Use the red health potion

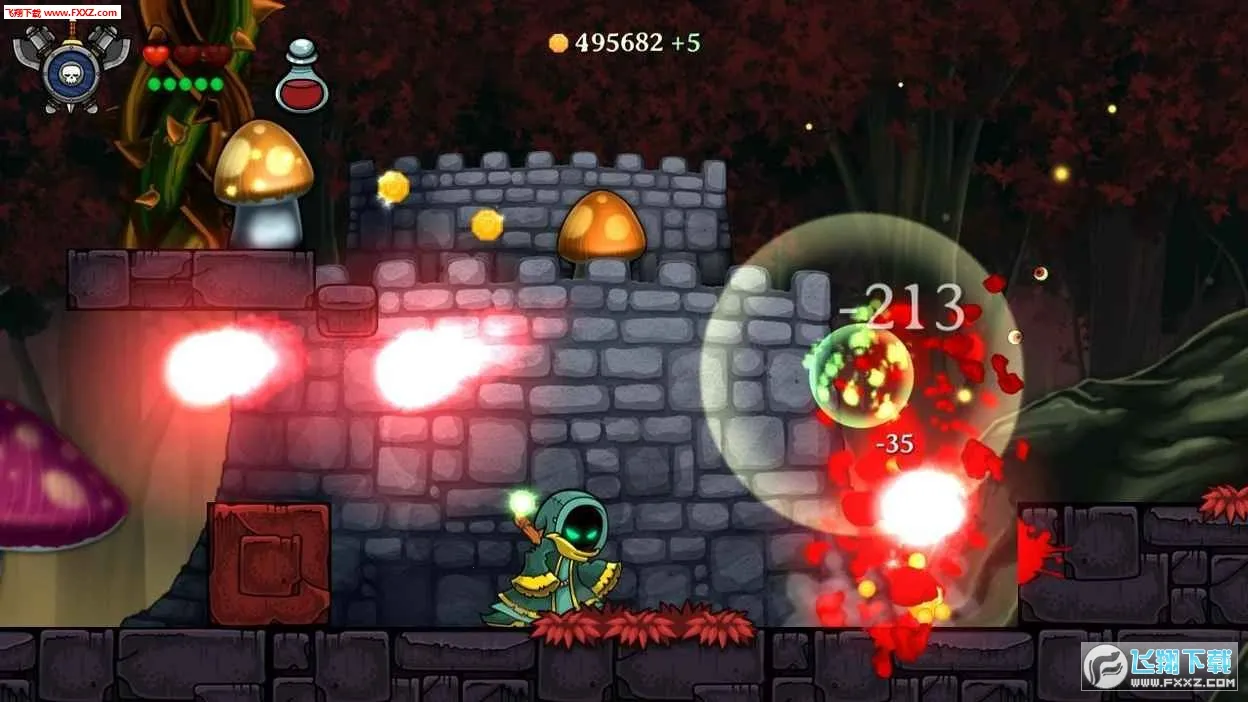pos(302,80)
